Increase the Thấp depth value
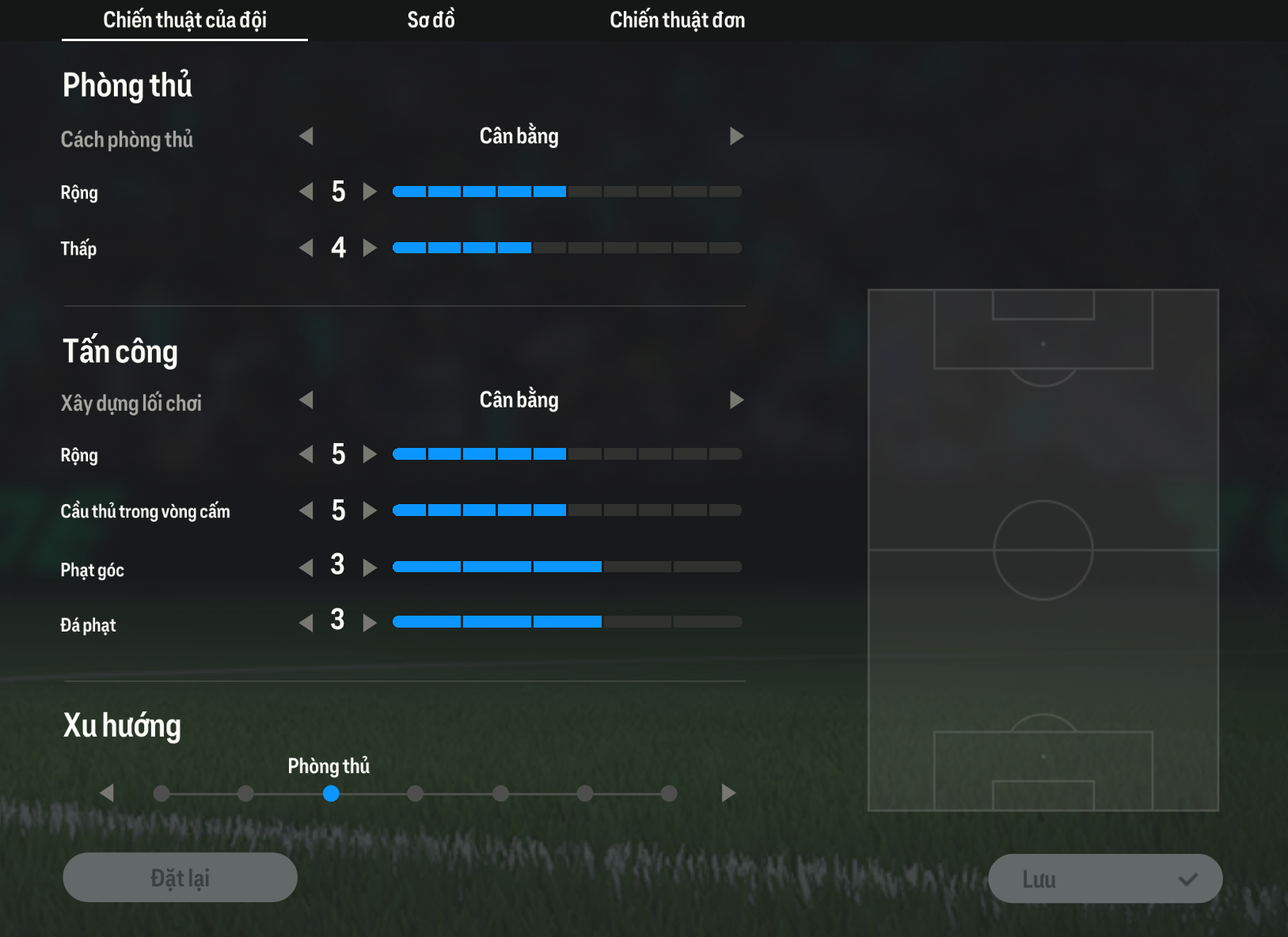The image size is (1288, 937). click(370, 248)
